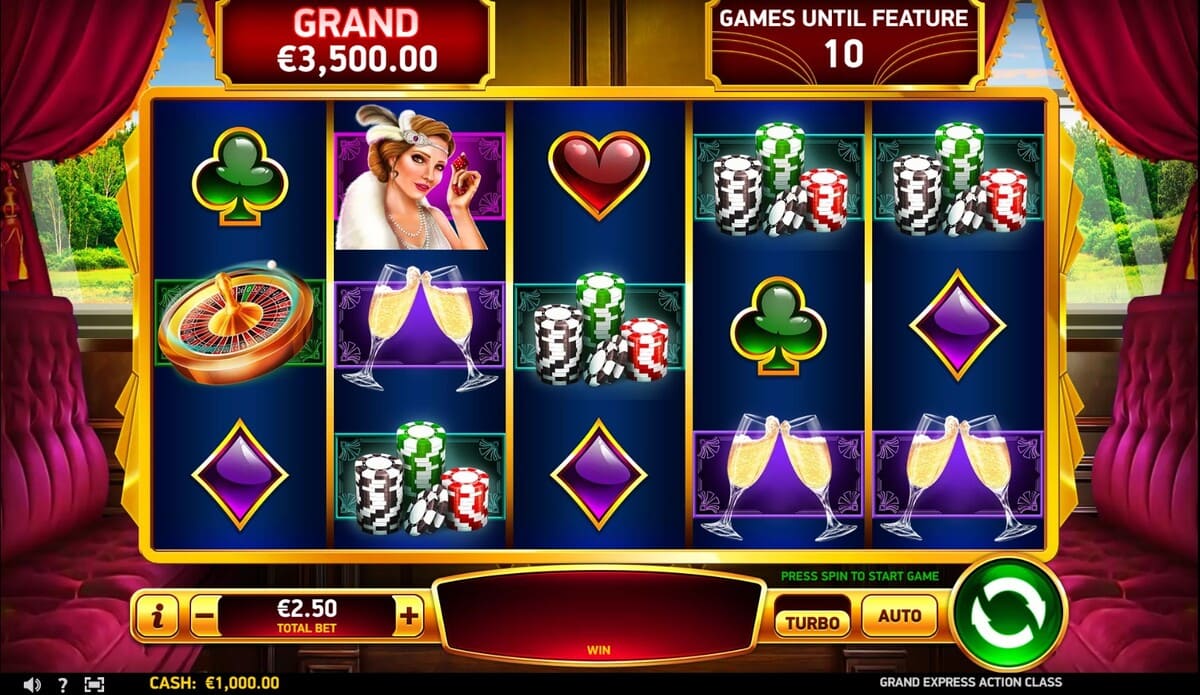
Task: Enable TURBO spin mode
Action: (811, 621)
